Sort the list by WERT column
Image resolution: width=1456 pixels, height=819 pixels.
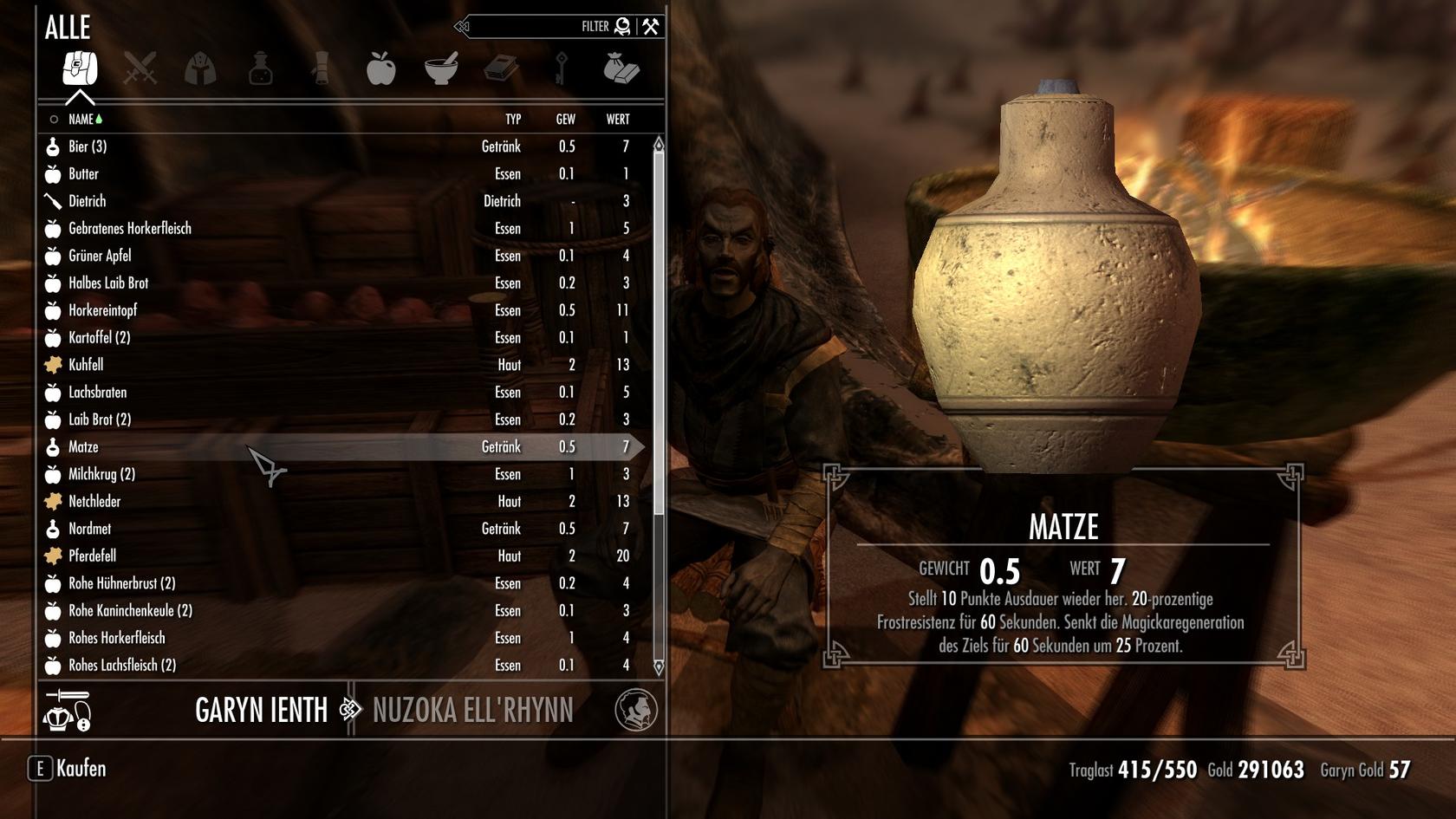coord(617,120)
